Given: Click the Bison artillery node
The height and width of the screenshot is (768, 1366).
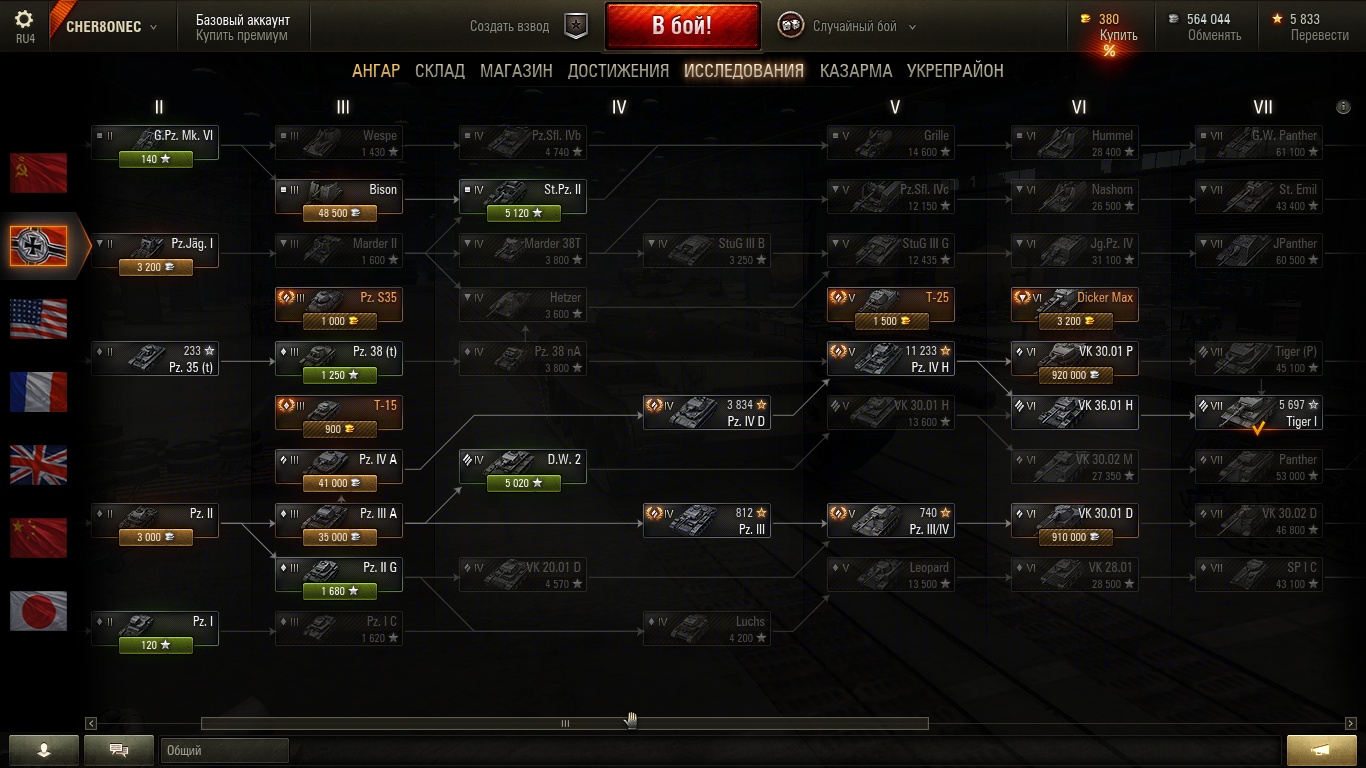Looking at the screenshot, I should coord(339,197).
